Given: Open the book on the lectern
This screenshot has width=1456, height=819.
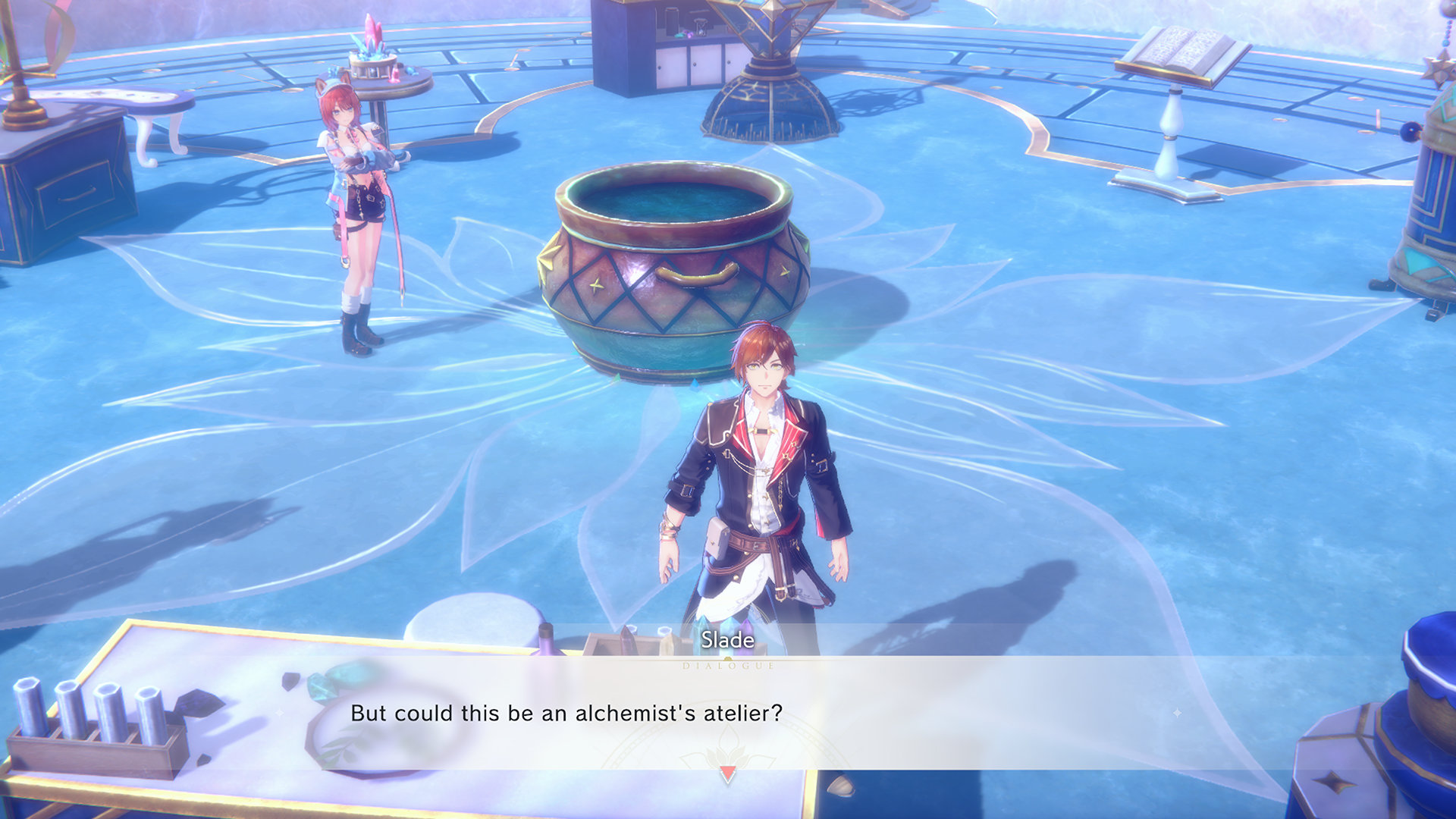Looking at the screenshot, I should (x=1183, y=47).
